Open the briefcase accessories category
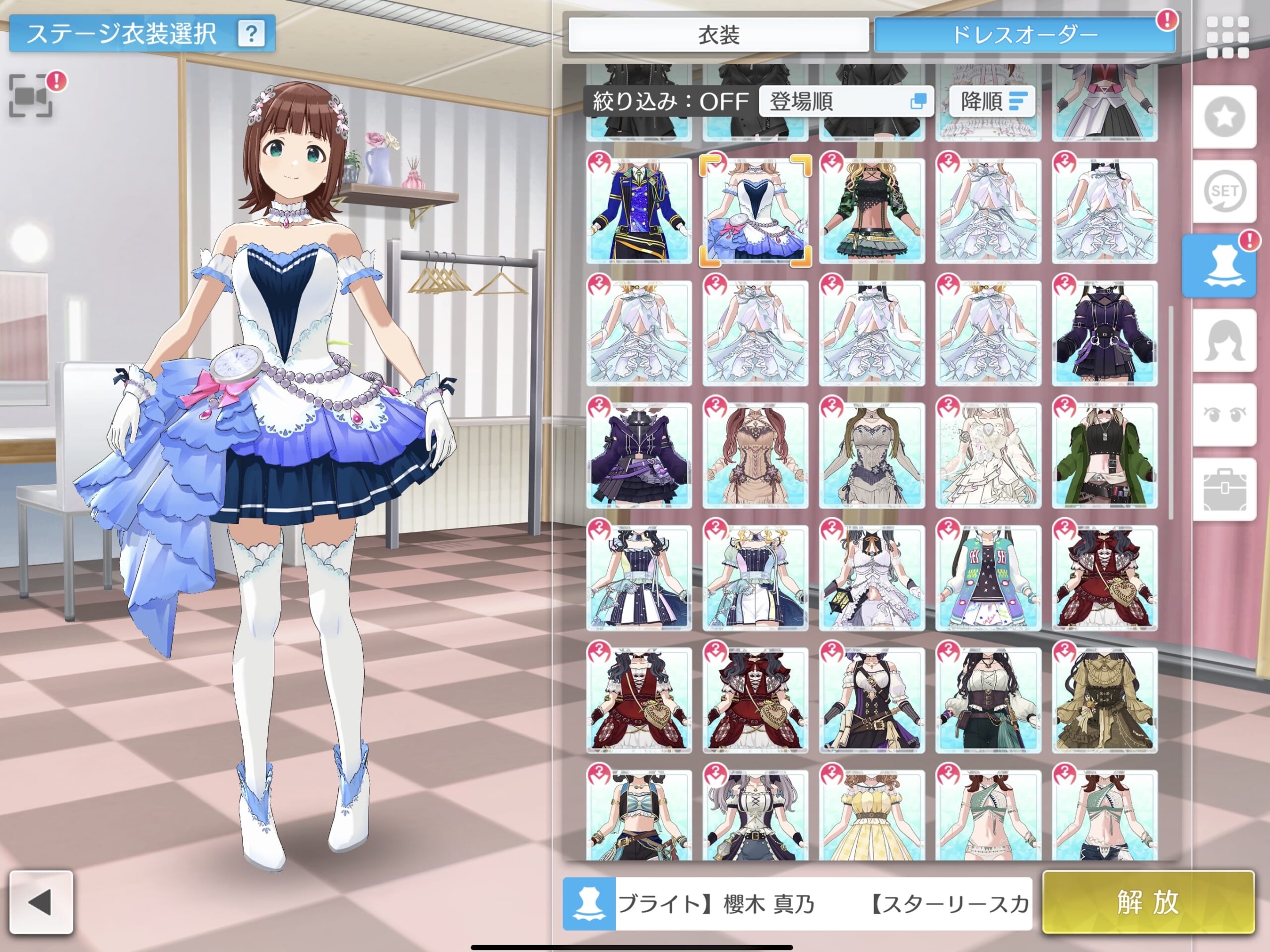1270x952 pixels. (1224, 489)
